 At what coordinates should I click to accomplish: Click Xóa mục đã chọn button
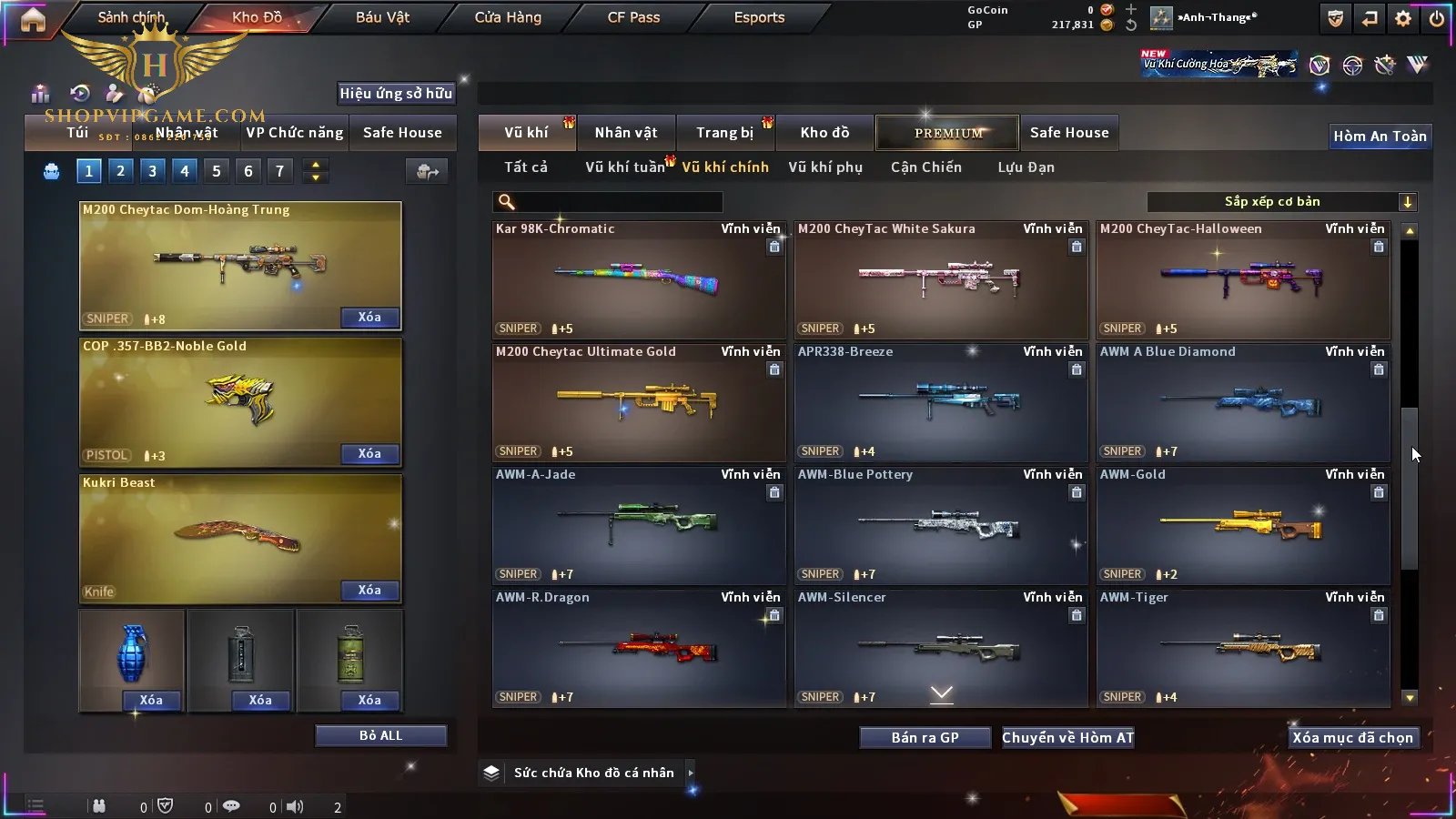click(1352, 738)
